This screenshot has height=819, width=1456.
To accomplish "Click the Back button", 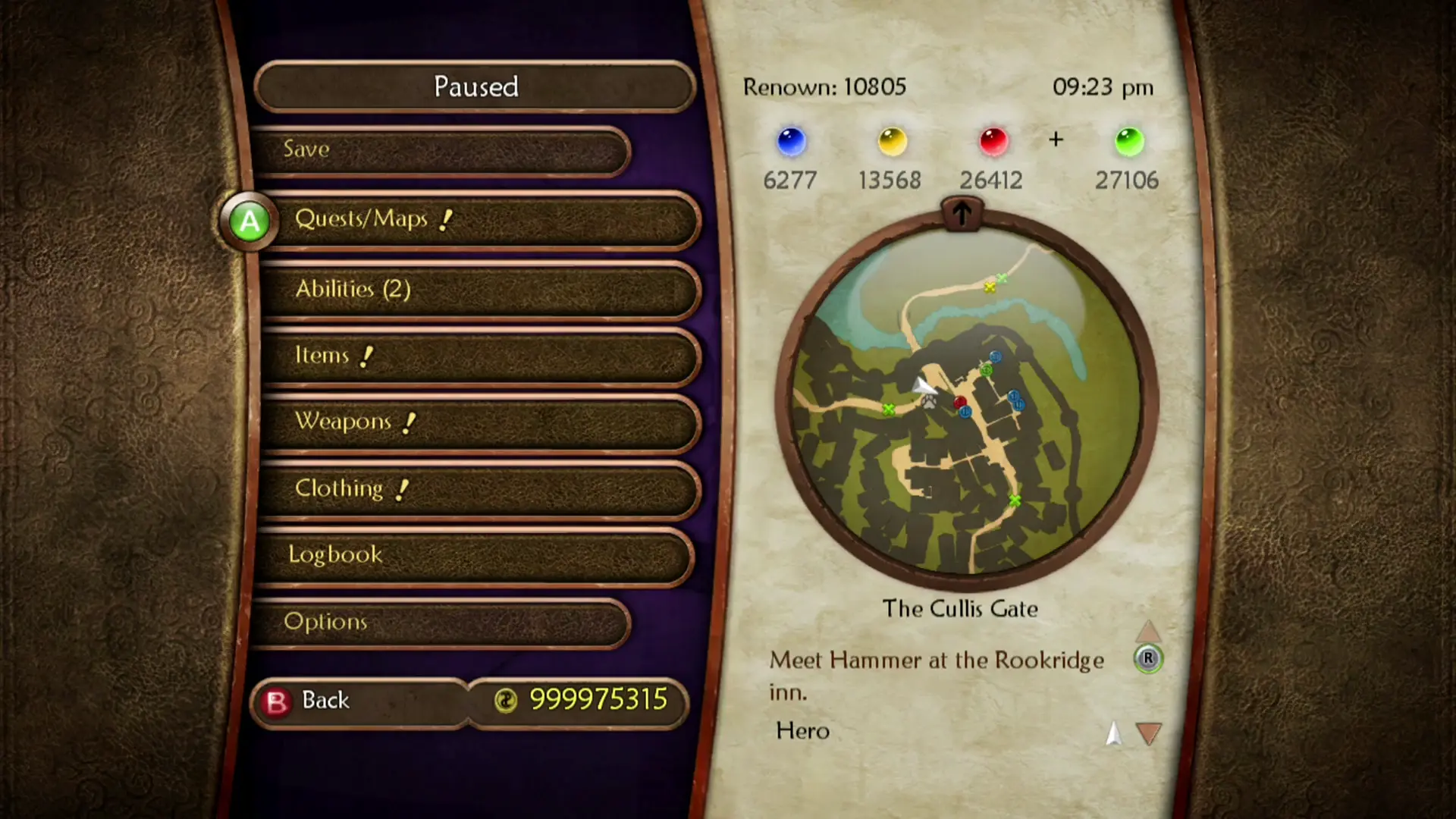I will click(360, 701).
